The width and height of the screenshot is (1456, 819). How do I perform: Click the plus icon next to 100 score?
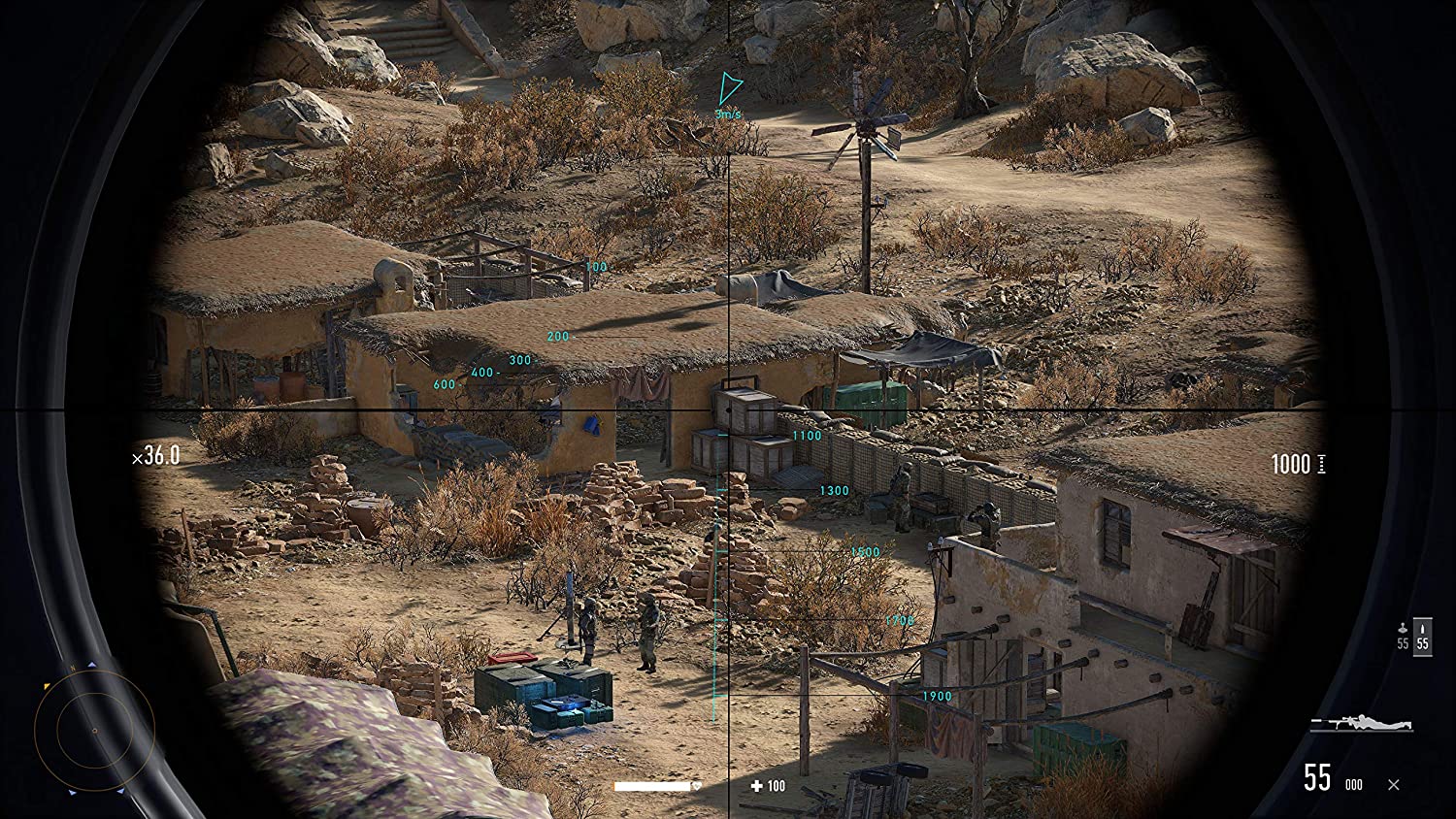pyautogui.click(x=757, y=786)
